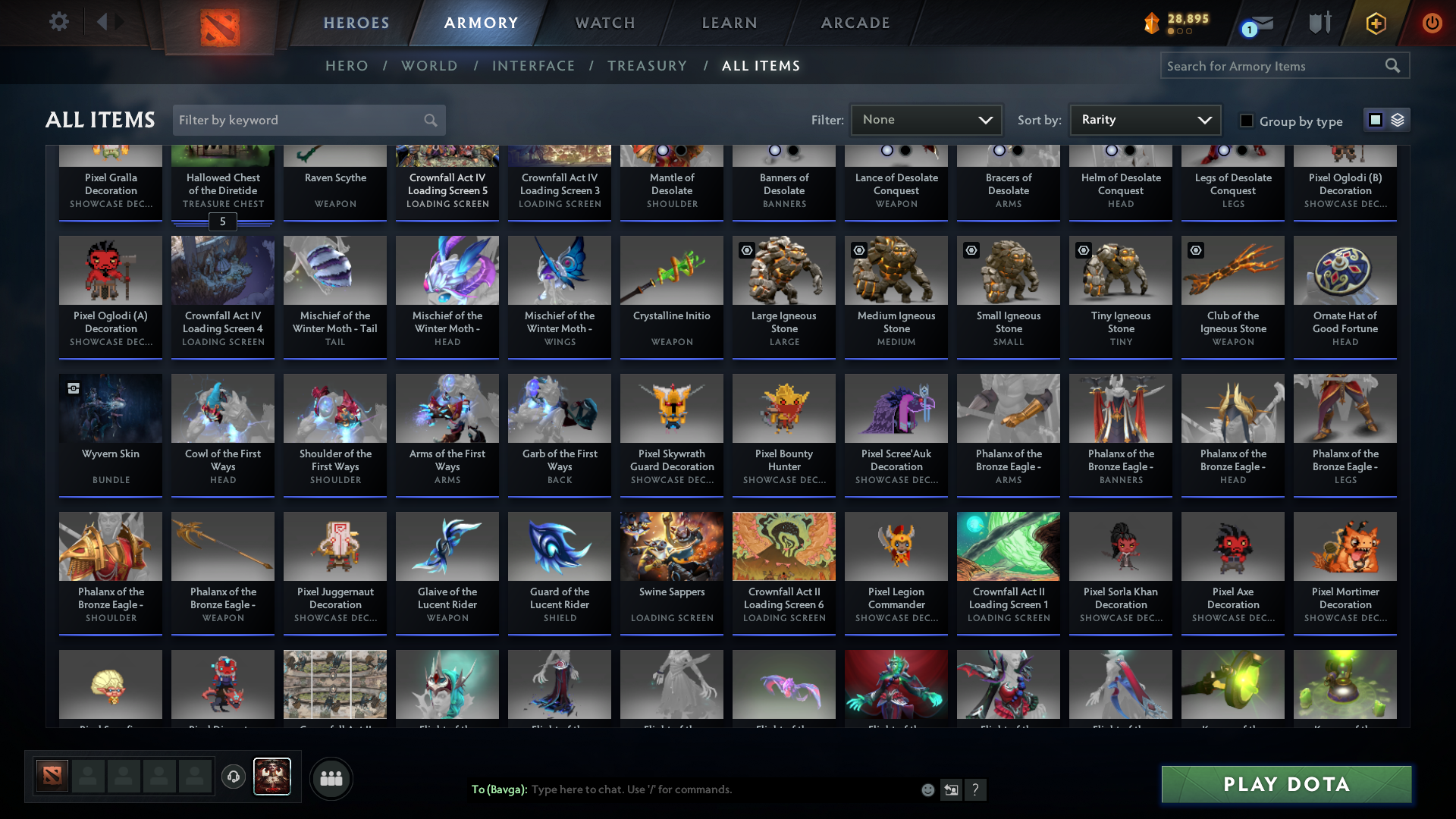Open the Armory shield and sword icon
Image resolution: width=1456 pixels, height=819 pixels.
[1319, 23]
